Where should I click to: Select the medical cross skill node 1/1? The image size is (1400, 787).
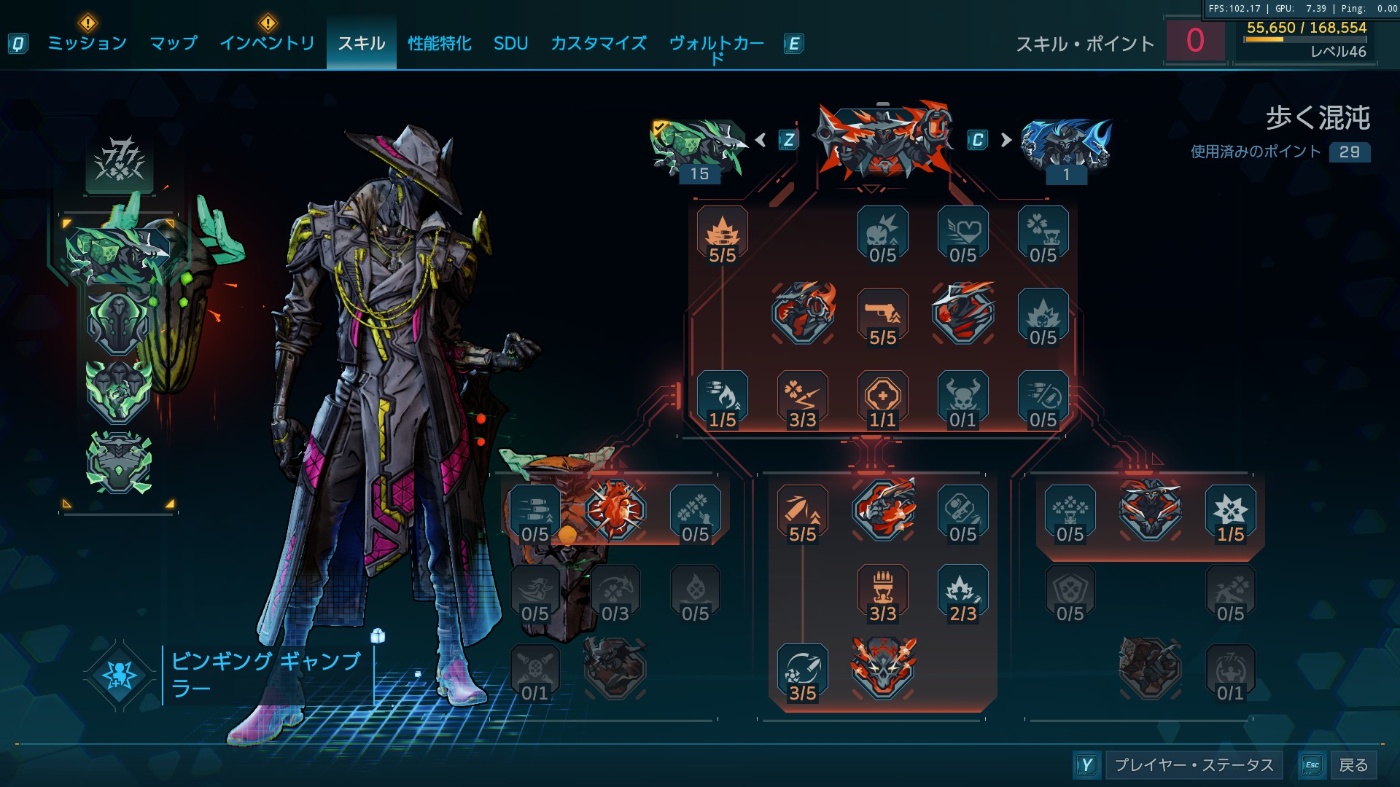[882, 398]
